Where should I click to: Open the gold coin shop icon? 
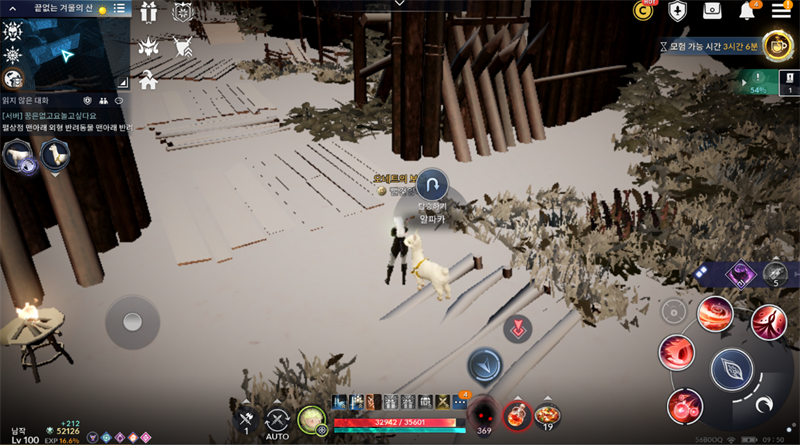[x=644, y=11]
